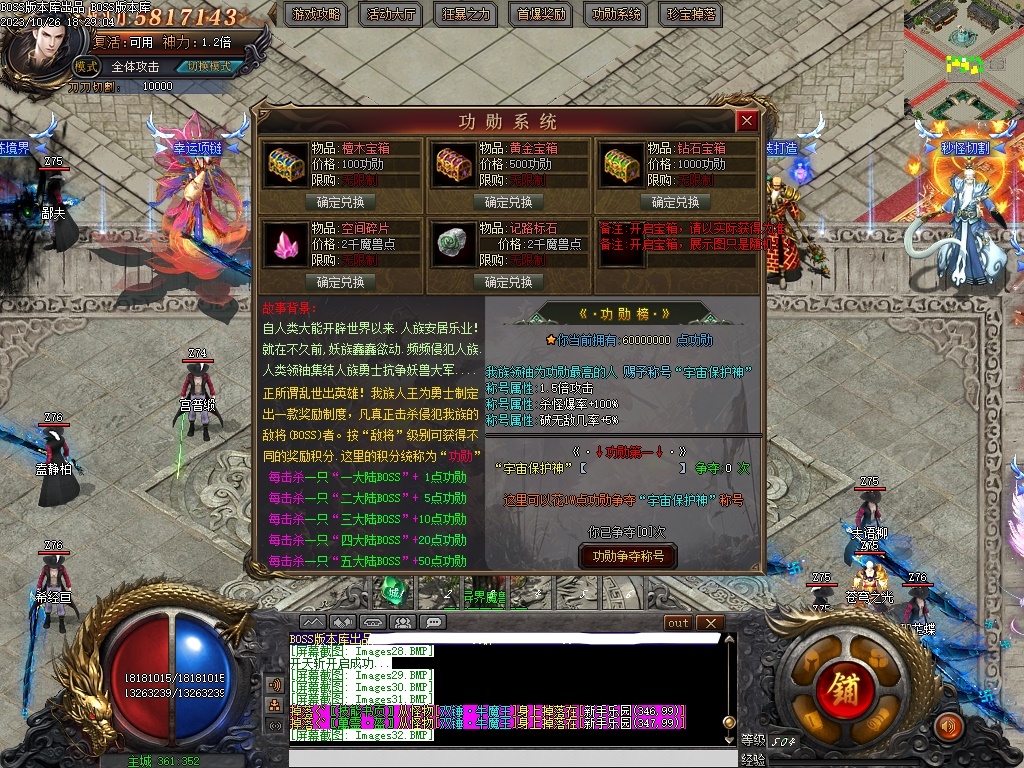The image size is (1024, 768).
Task: Open the 游戏攻略 menu
Action: pyautogui.click(x=316, y=14)
